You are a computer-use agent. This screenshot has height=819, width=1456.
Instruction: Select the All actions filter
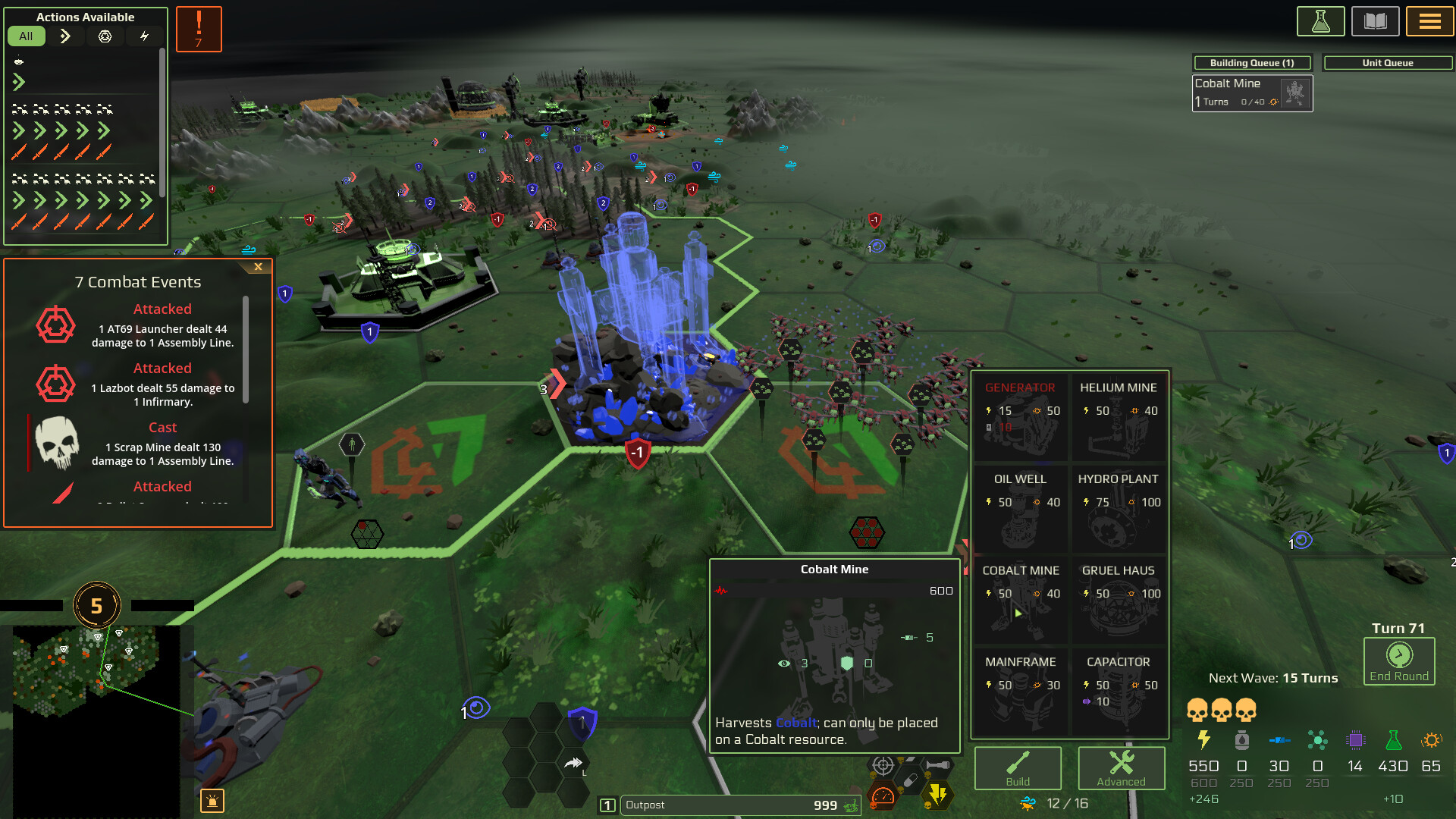point(26,36)
